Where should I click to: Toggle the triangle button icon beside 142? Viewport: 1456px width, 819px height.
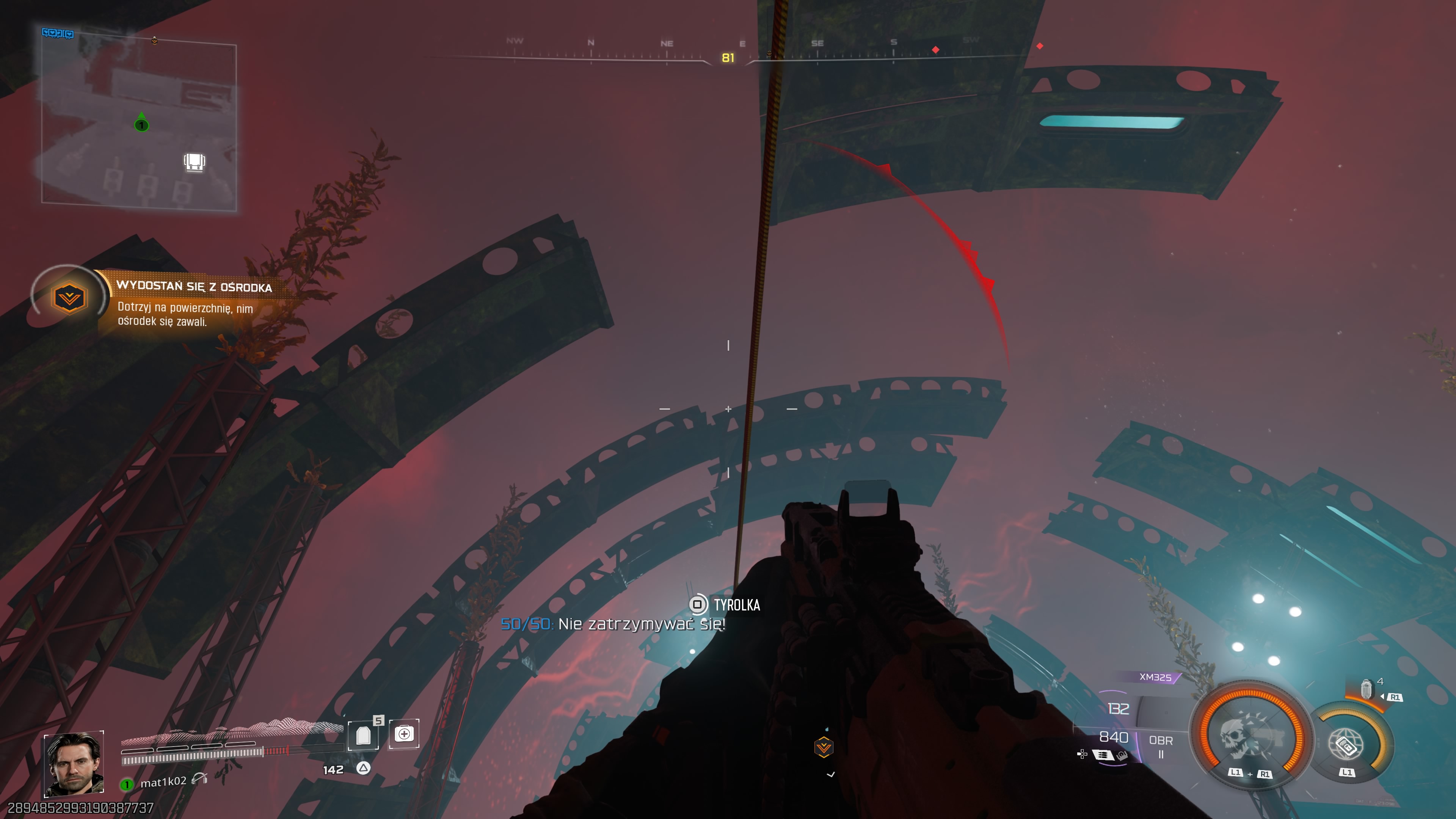[364, 768]
